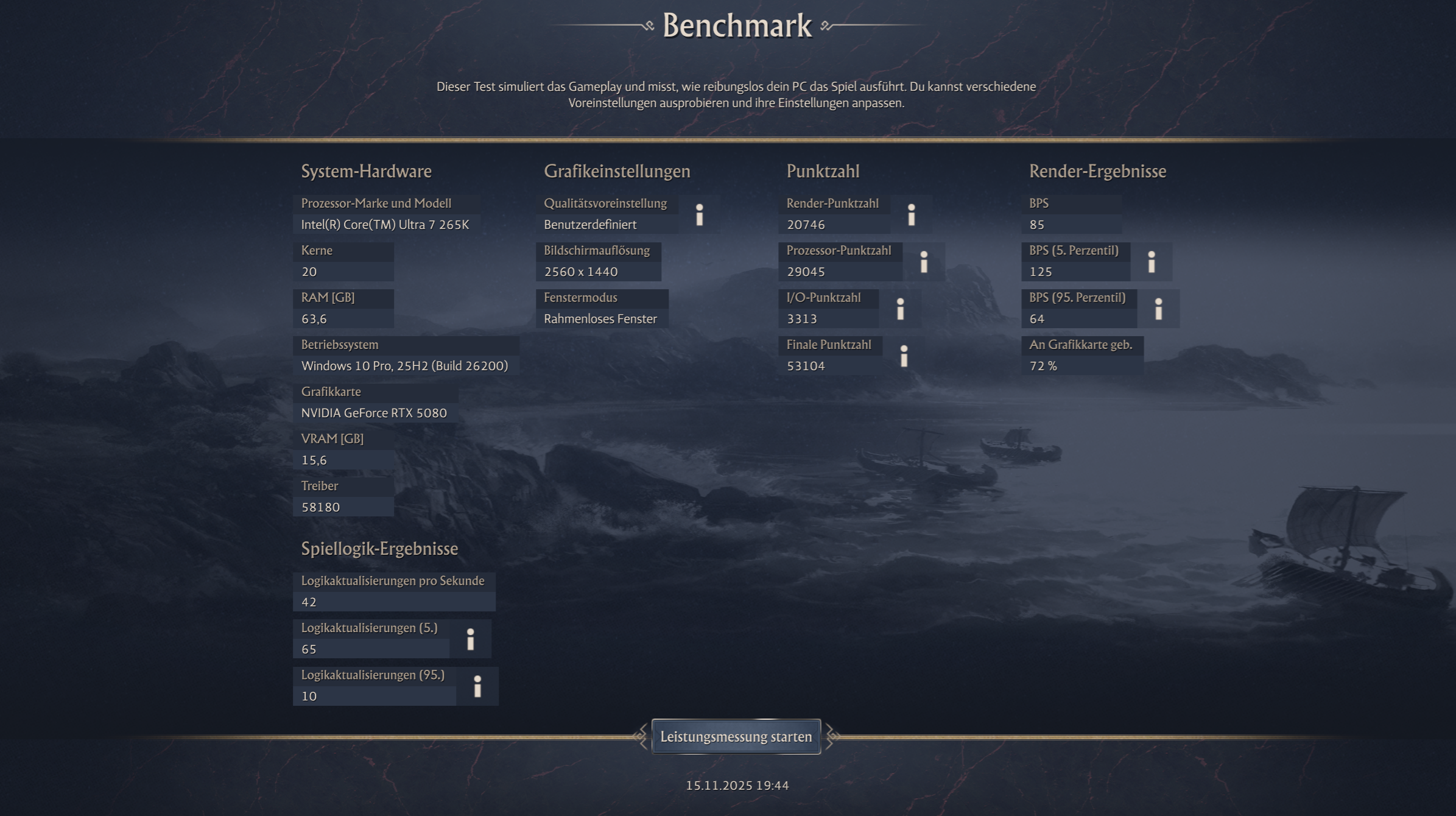Open the Qualitätsvoreinstellung info tooltip

699,214
